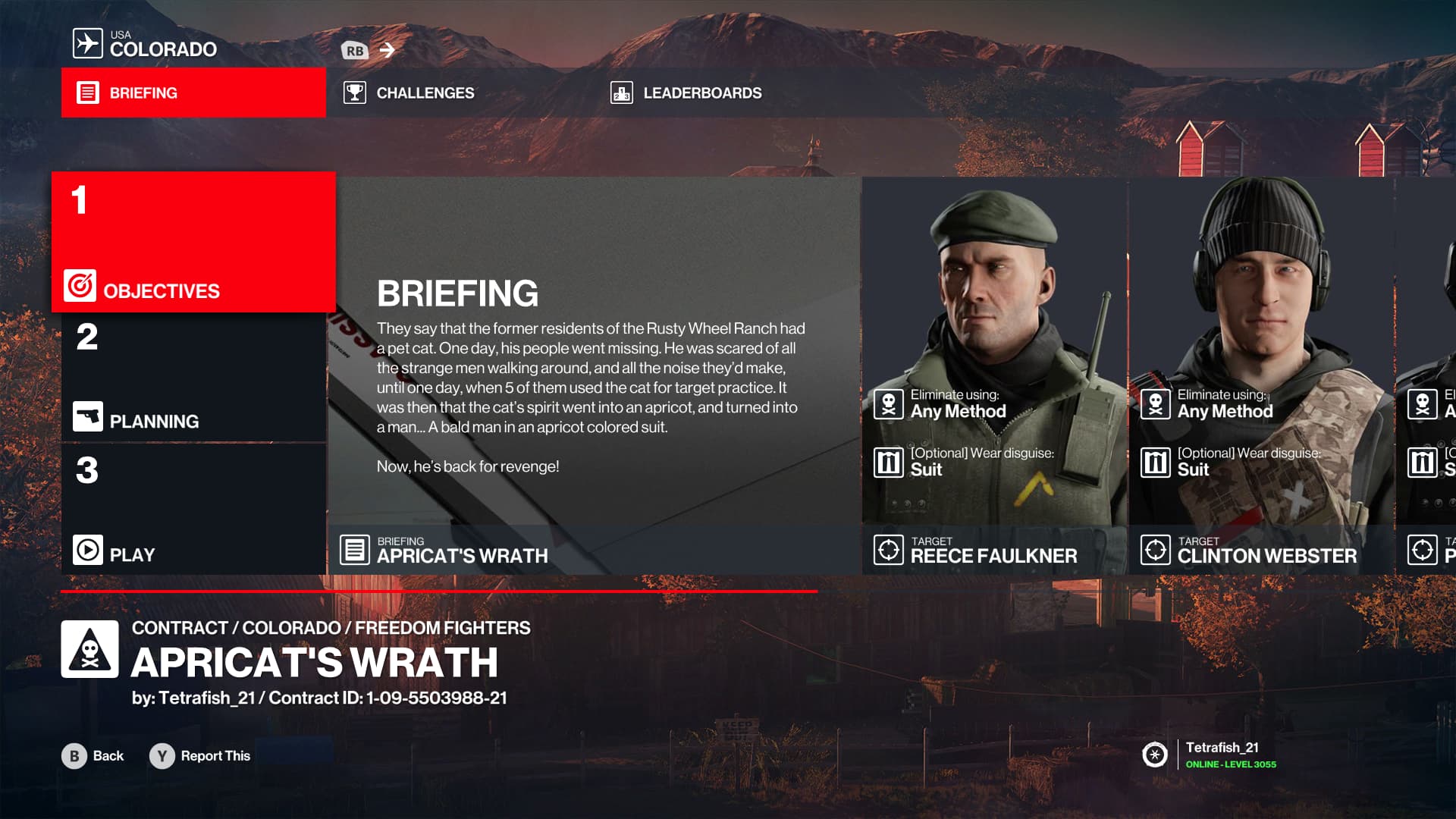Viewport: 1456px width, 819px height.
Task: Select target Reece Faulkner card
Action: coord(994,375)
